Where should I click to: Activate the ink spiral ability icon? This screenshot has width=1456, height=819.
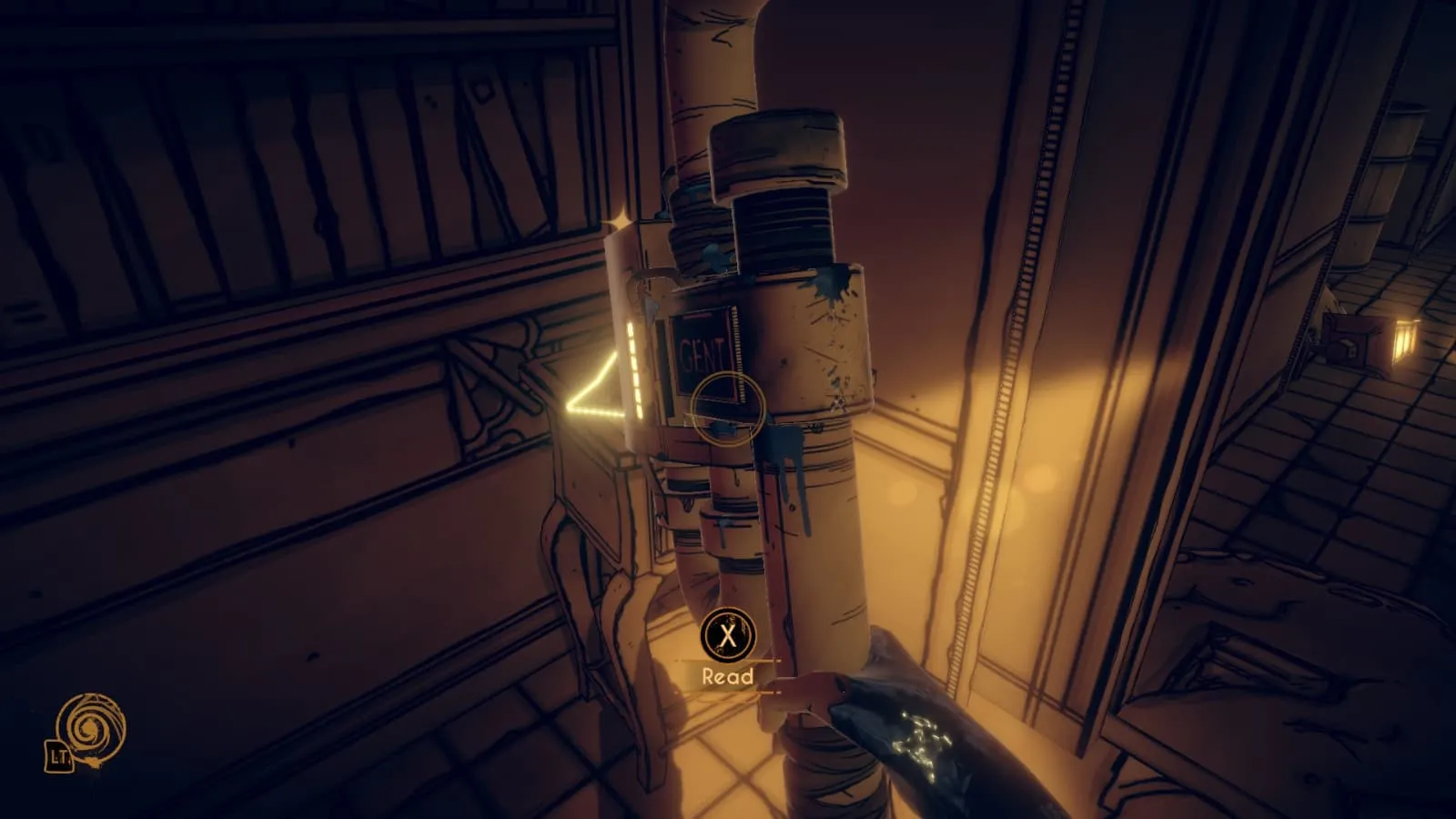point(89,729)
